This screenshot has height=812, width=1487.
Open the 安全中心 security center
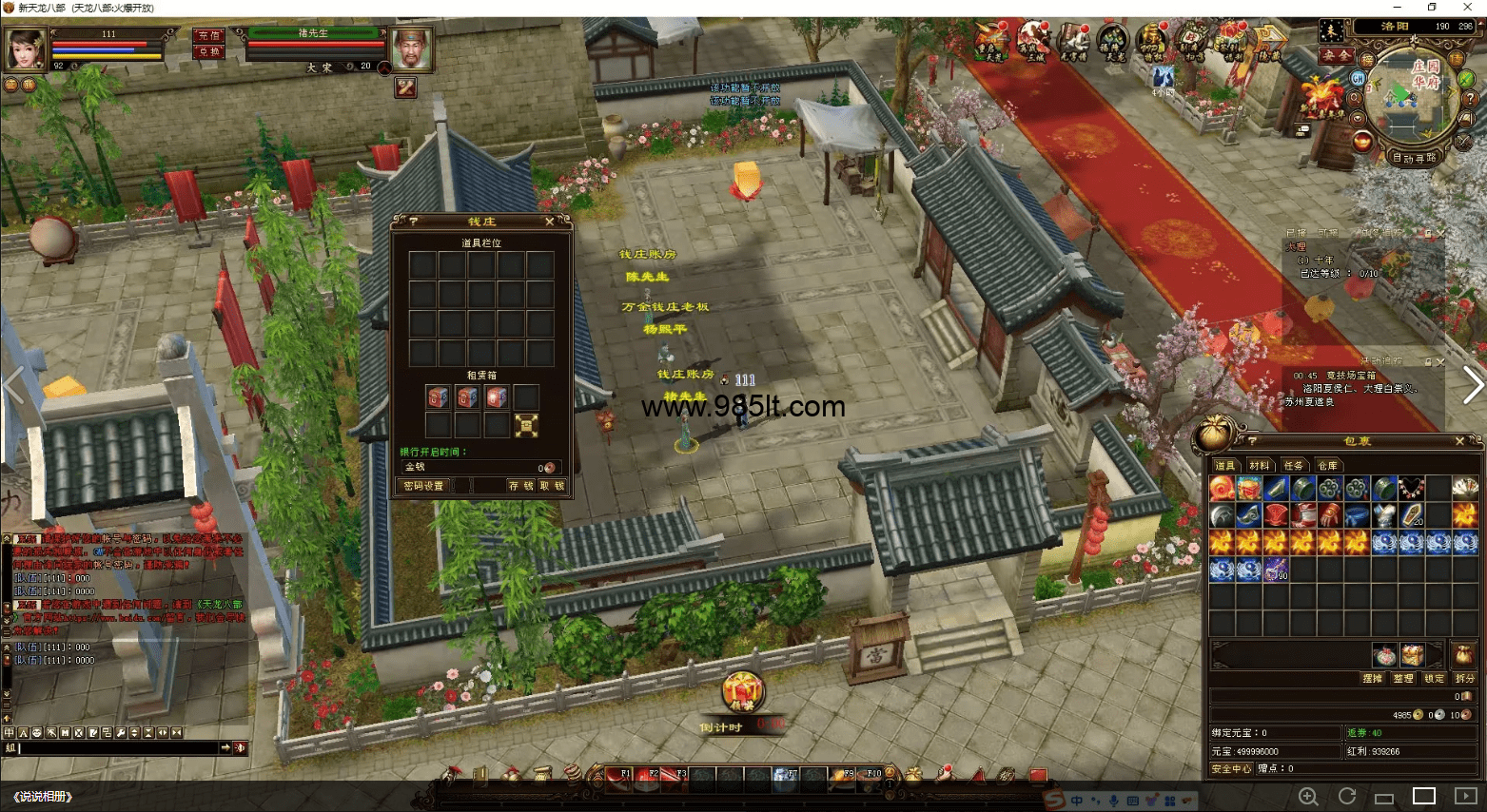point(1231,768)
